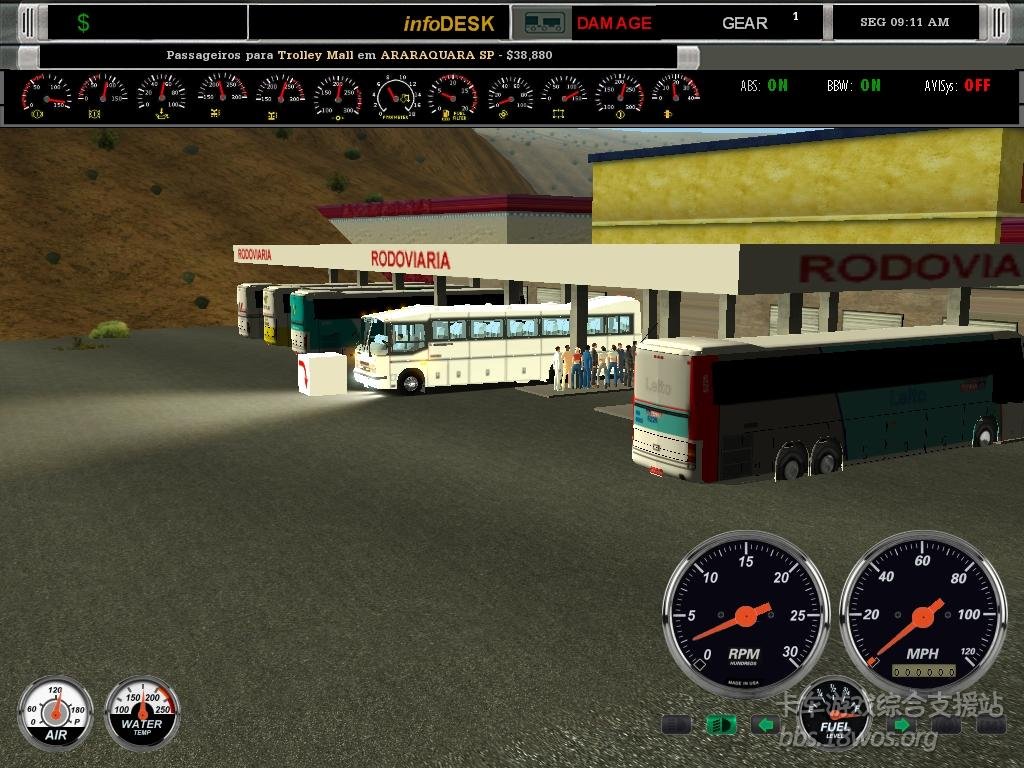Activate the left turn signal arrow
Viewport: 1024px width, 768px height.
click(765, 724)
